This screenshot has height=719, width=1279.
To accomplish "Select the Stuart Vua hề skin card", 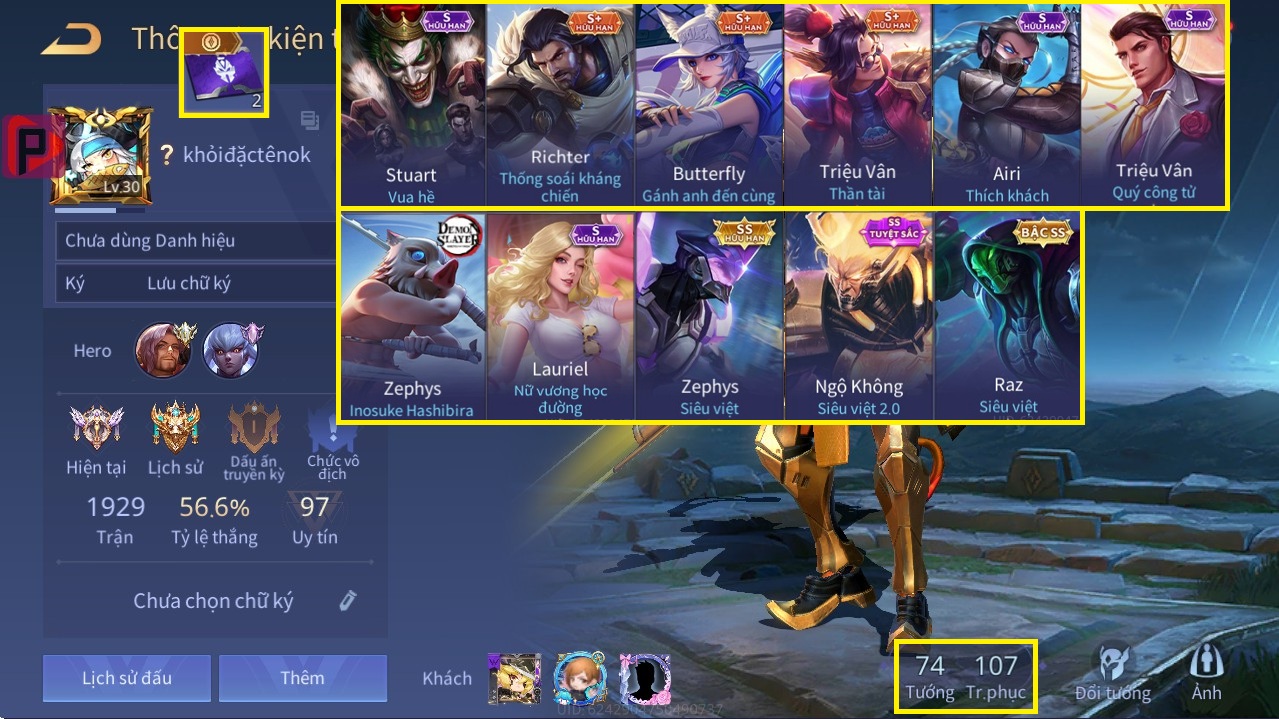I will [x=412, y=105].
